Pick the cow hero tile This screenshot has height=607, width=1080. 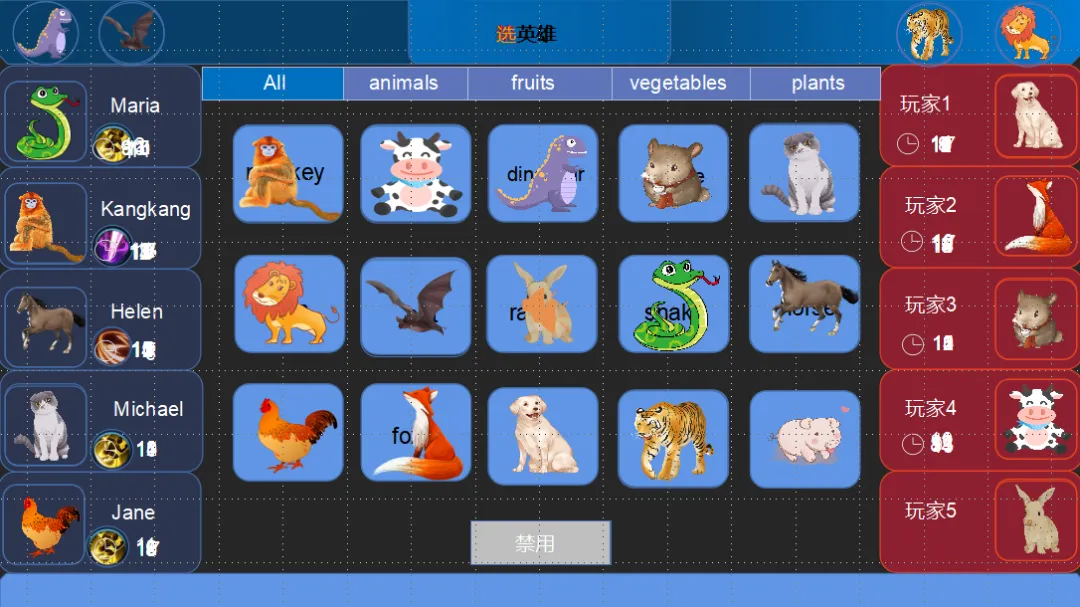coord(415,173)
